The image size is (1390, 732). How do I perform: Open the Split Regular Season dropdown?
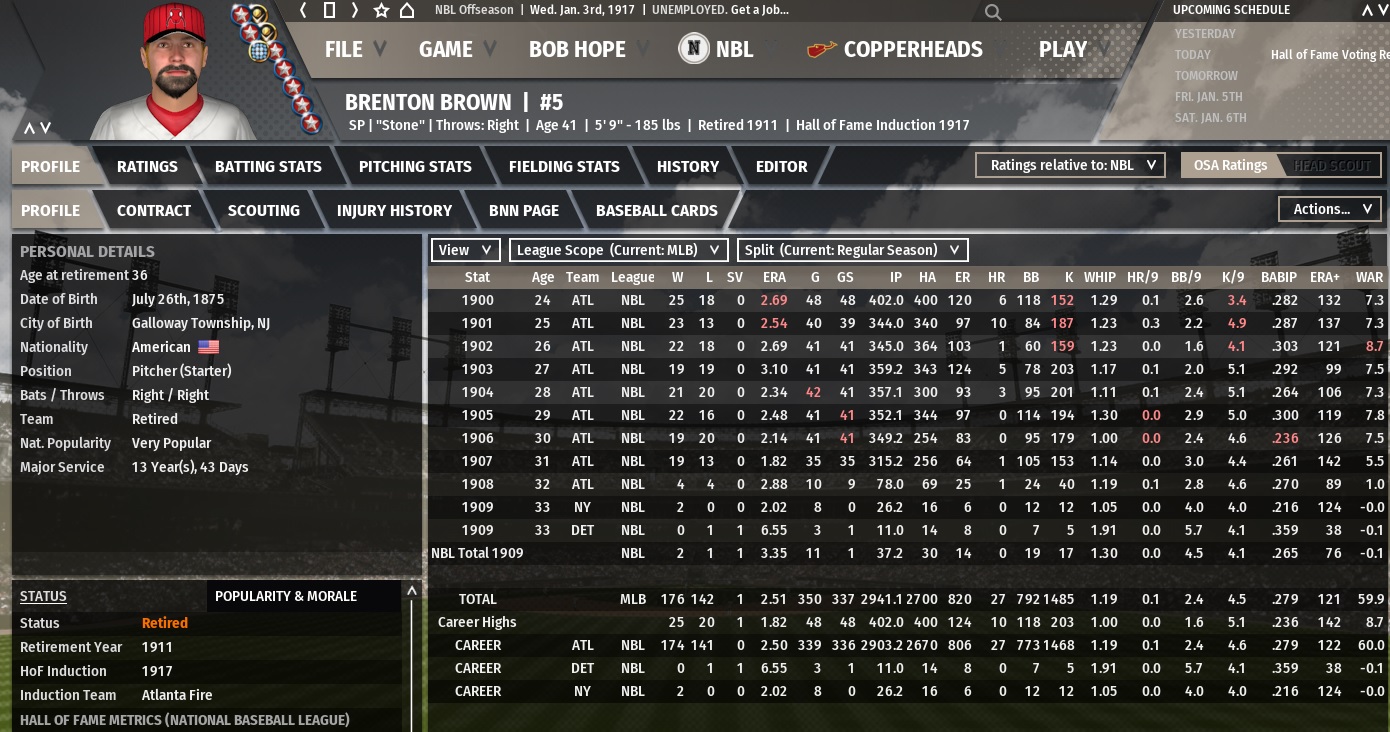(x=852, y=250)
